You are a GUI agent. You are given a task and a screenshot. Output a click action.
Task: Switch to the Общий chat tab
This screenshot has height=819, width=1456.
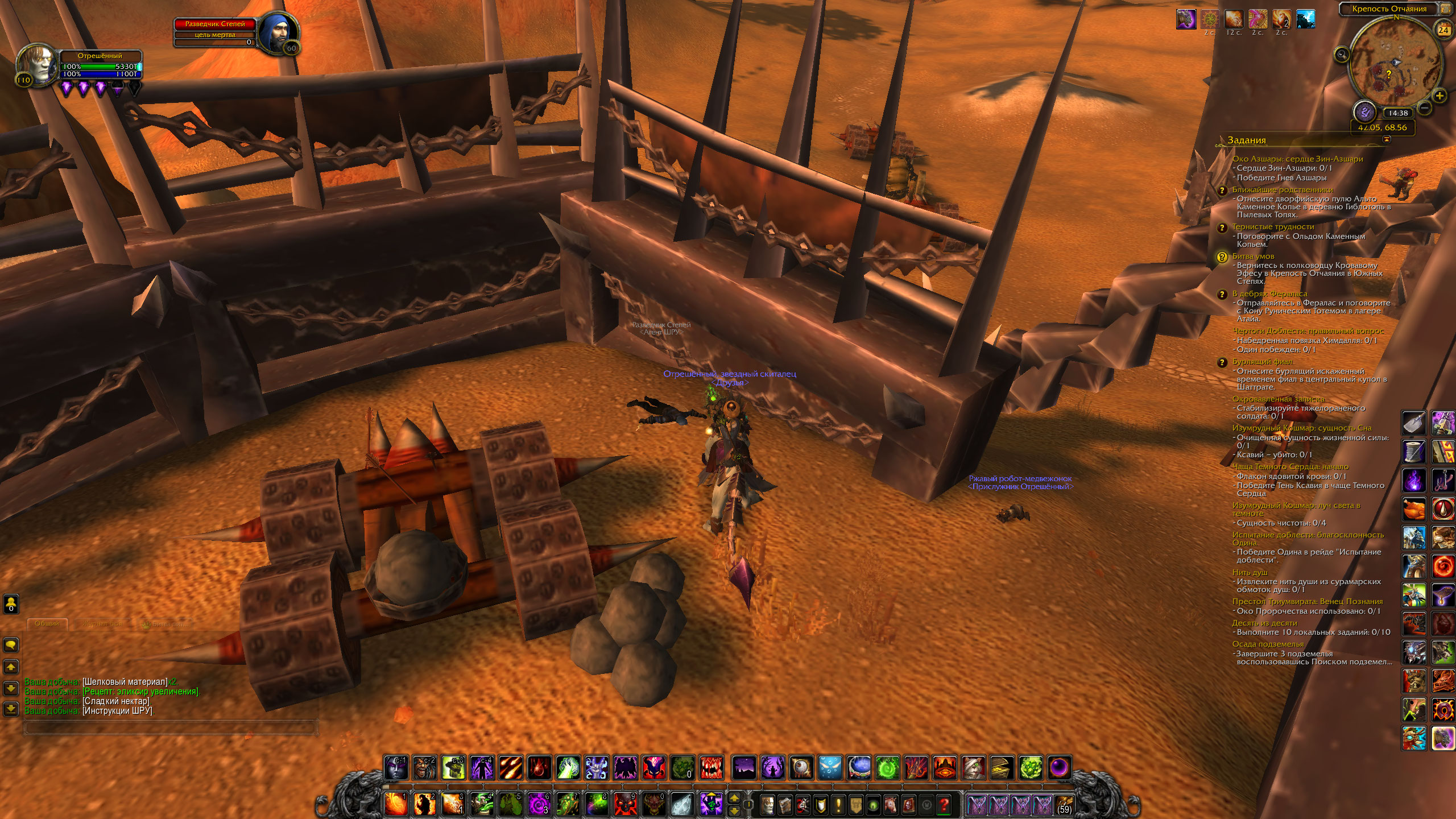click(x=47, y=624)
